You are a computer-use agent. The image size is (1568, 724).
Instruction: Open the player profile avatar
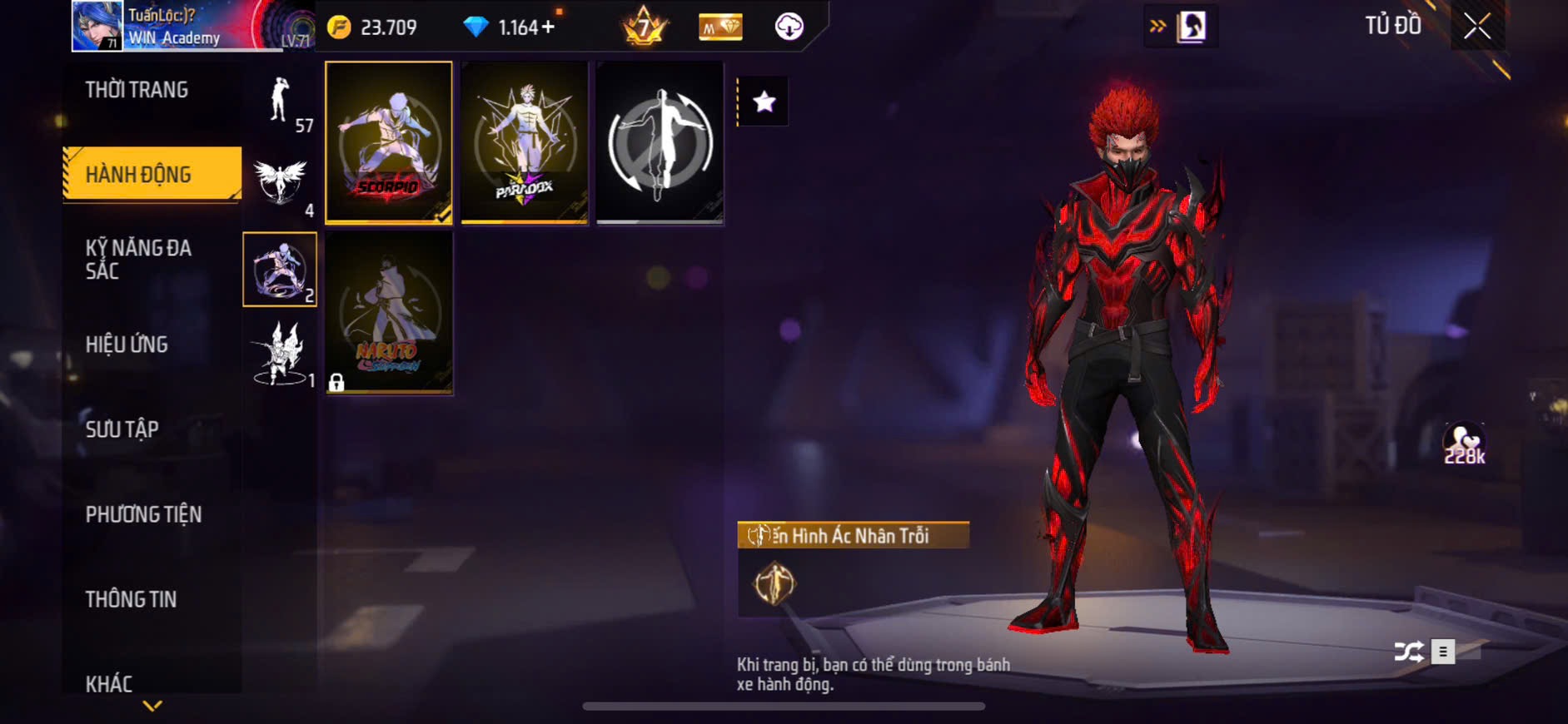(97, 26)
